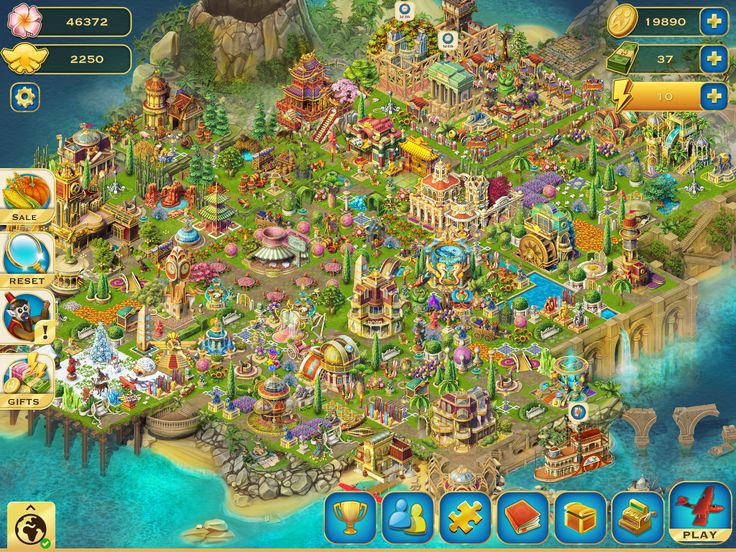Open the monkey character quest icon

(x=26, y=316)
